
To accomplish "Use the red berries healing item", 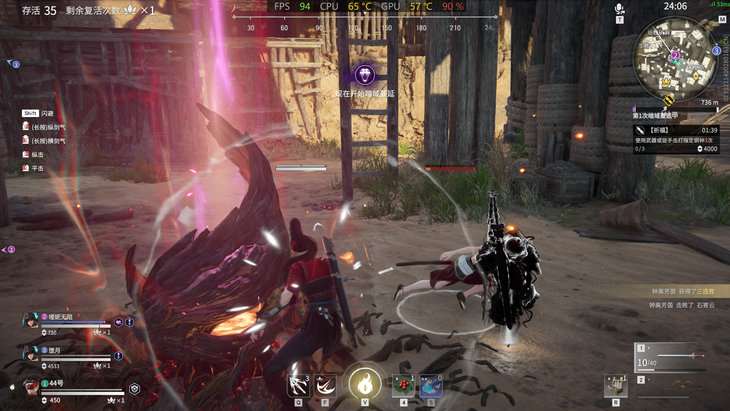I will [x=404, y=384].
